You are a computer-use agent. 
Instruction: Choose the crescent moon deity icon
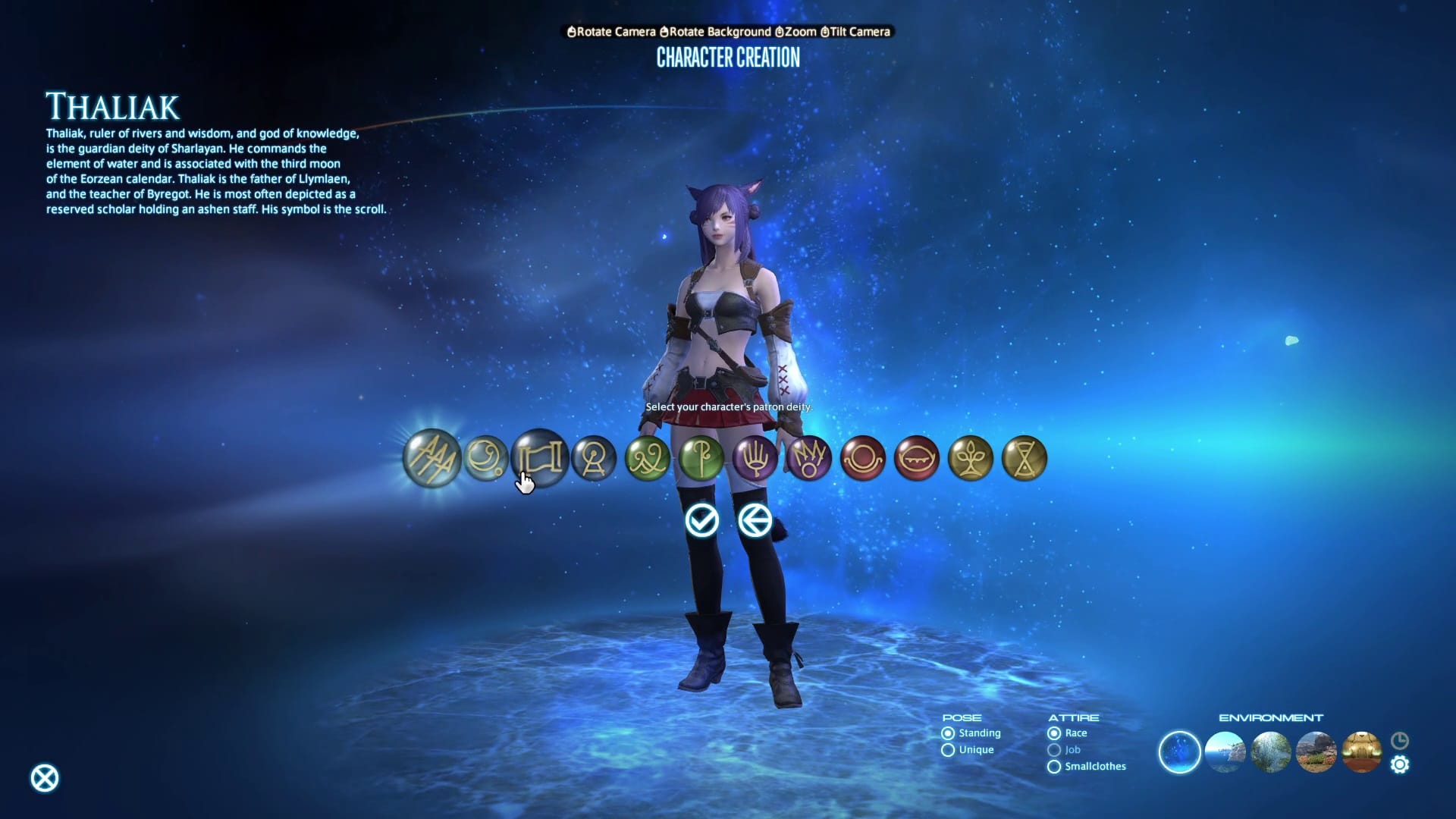pos(485,457)
